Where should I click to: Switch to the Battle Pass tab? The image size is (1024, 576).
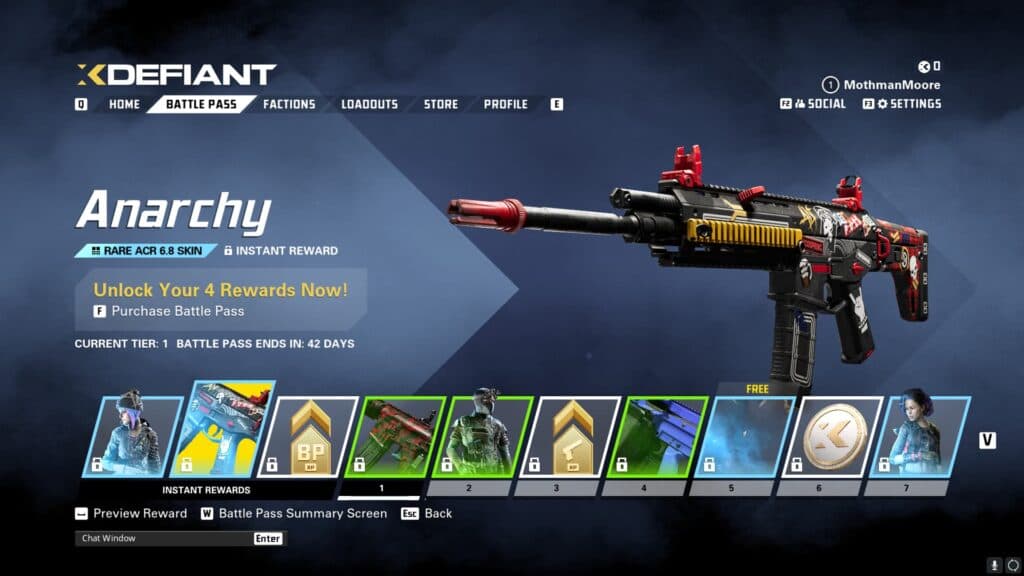[x=200, y=104]
